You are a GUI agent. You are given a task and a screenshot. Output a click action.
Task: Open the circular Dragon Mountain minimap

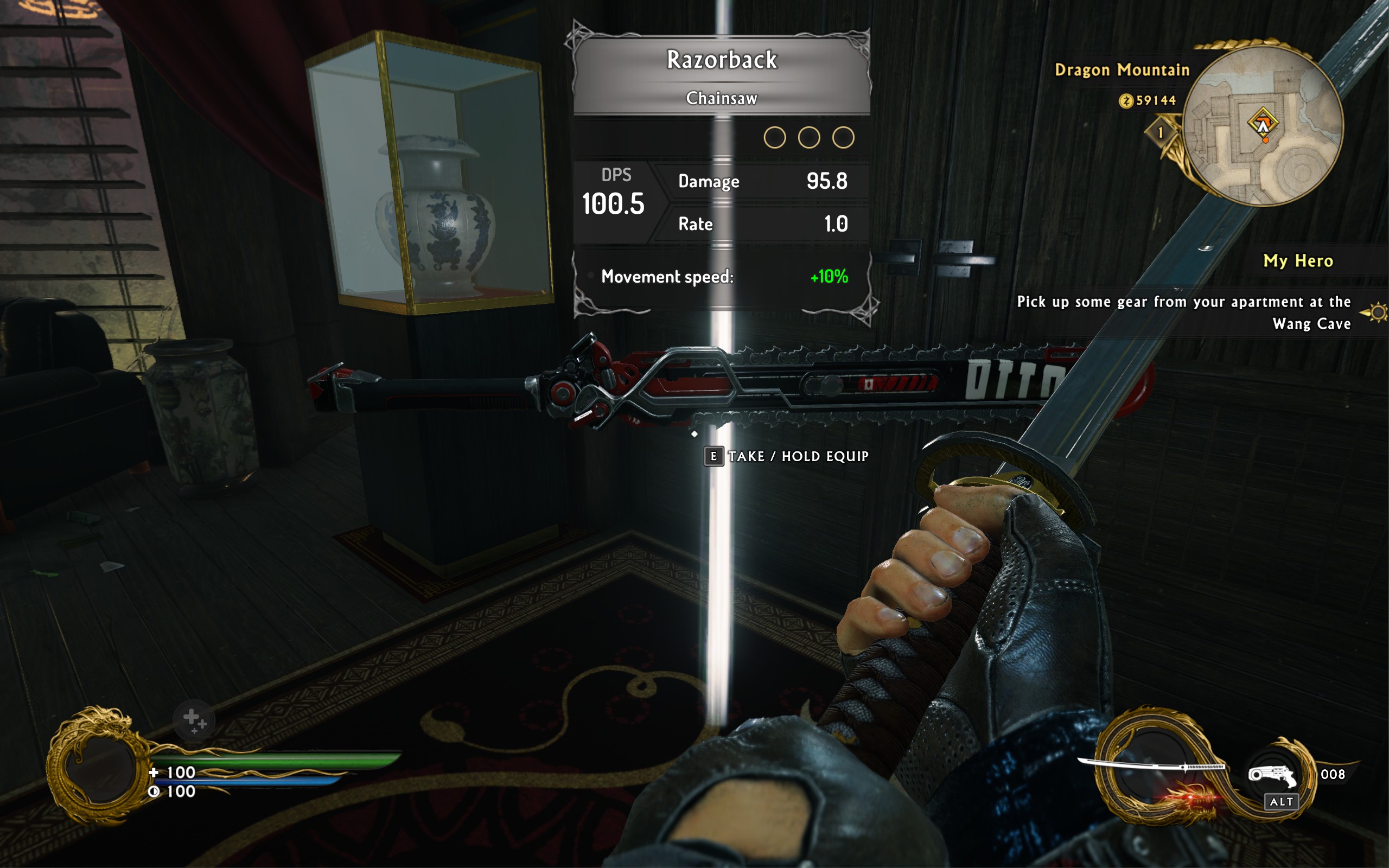(1263, 126)
